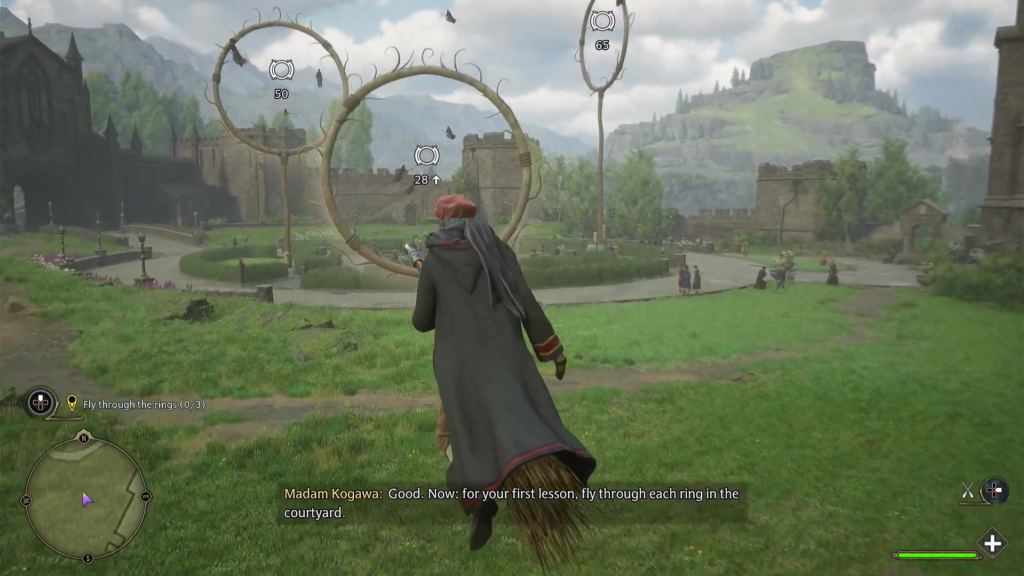Click the yellow quest pin icon

coord(71,403)
